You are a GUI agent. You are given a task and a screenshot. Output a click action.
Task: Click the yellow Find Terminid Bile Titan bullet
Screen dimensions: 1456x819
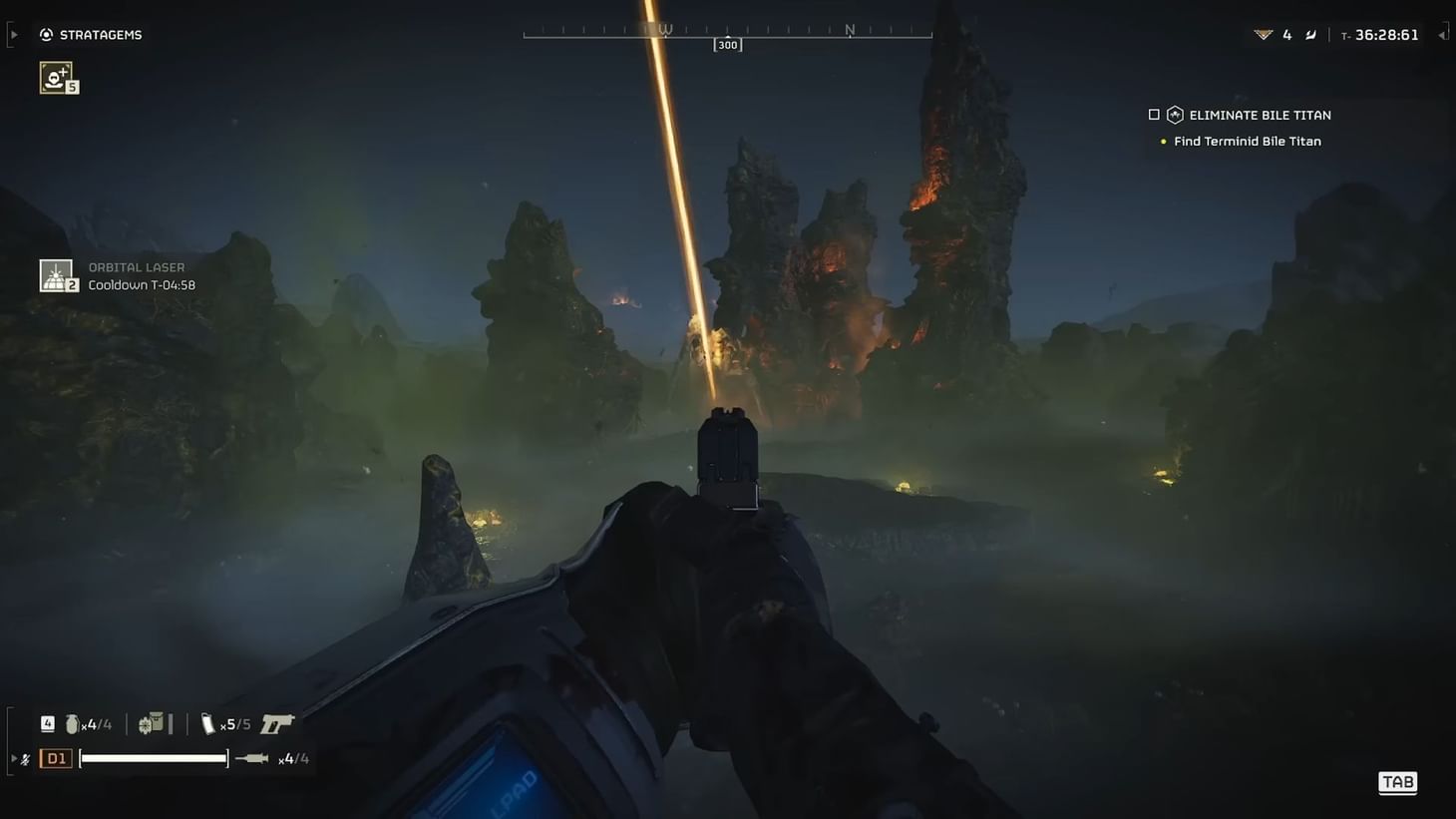[x=1162, y=140]
